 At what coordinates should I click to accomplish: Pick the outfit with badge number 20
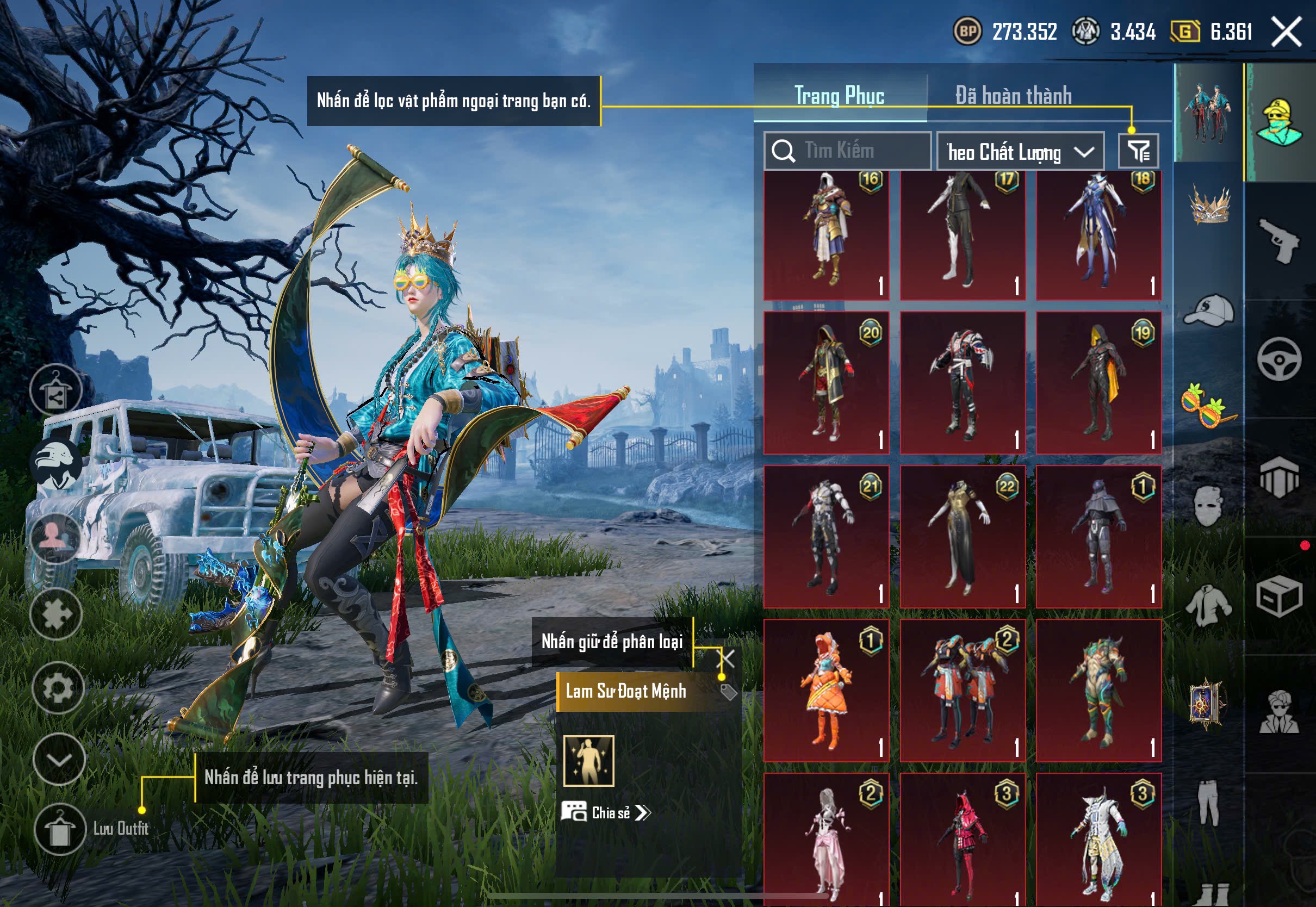click(826, 382)
